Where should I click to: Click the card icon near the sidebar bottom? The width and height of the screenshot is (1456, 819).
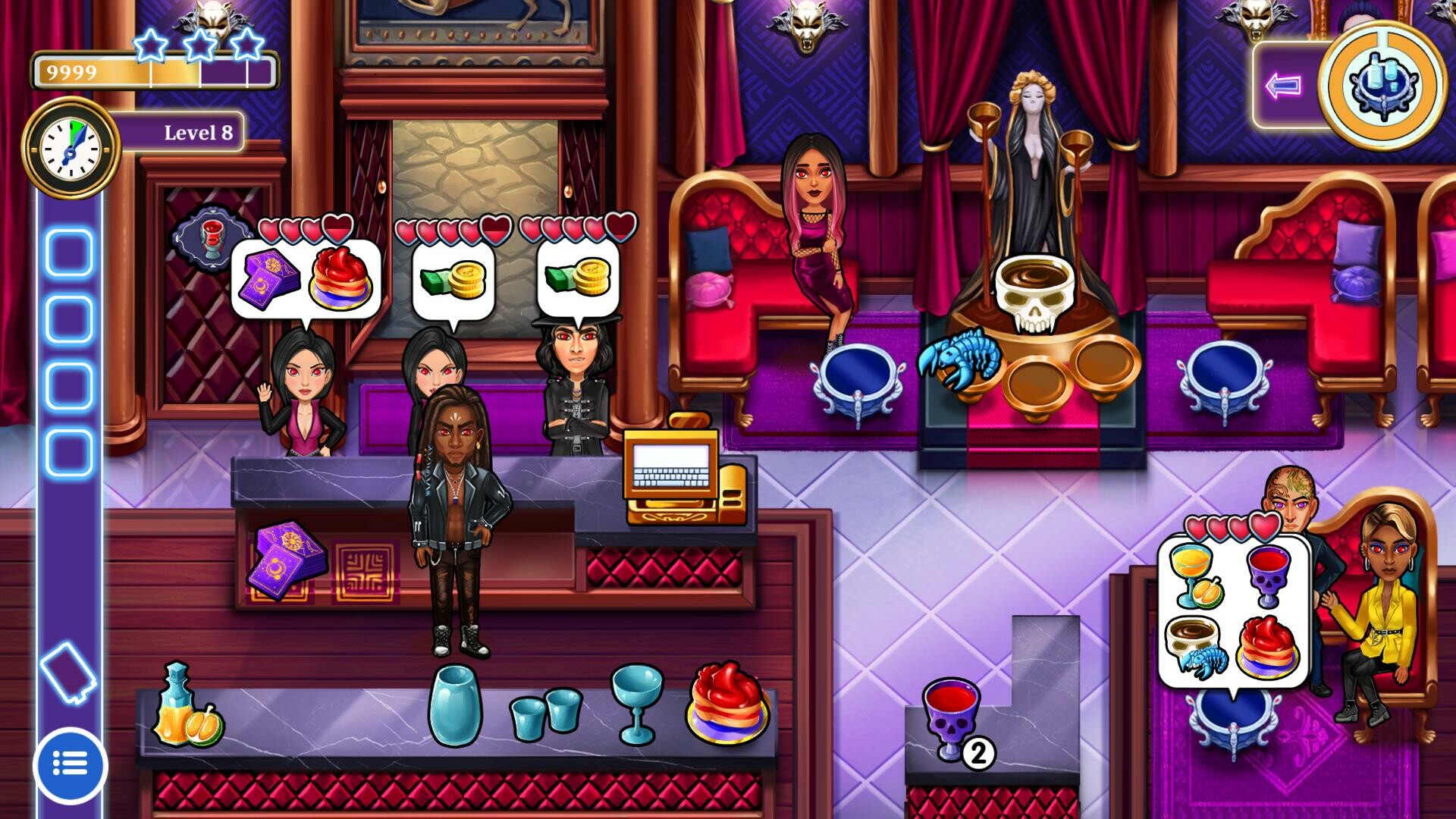pyautogui.click(x=68, y=672)
